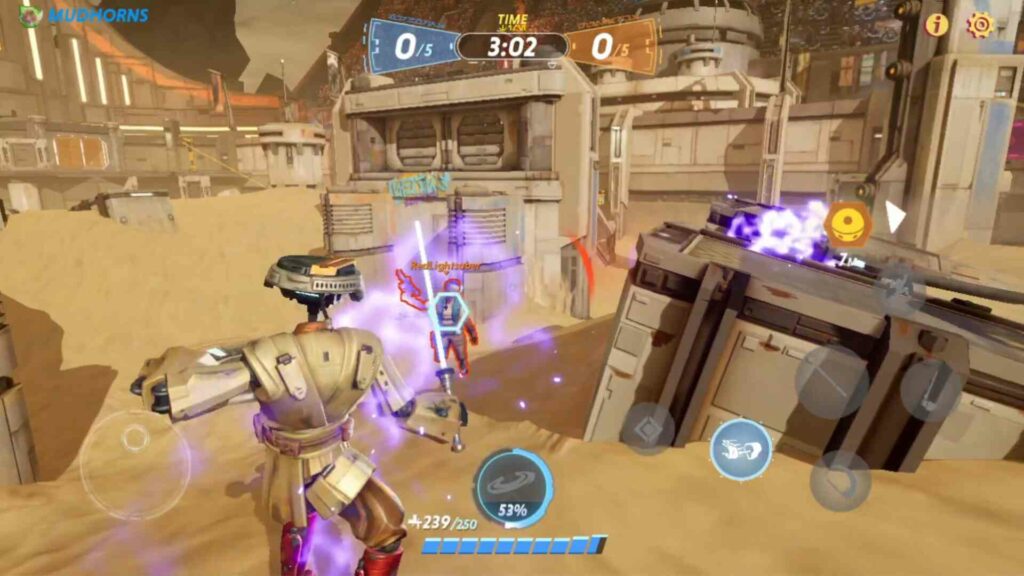Screen dimensions: 1024x576
Task: Activate the vertical saber skill button
Action: [930, 389]
